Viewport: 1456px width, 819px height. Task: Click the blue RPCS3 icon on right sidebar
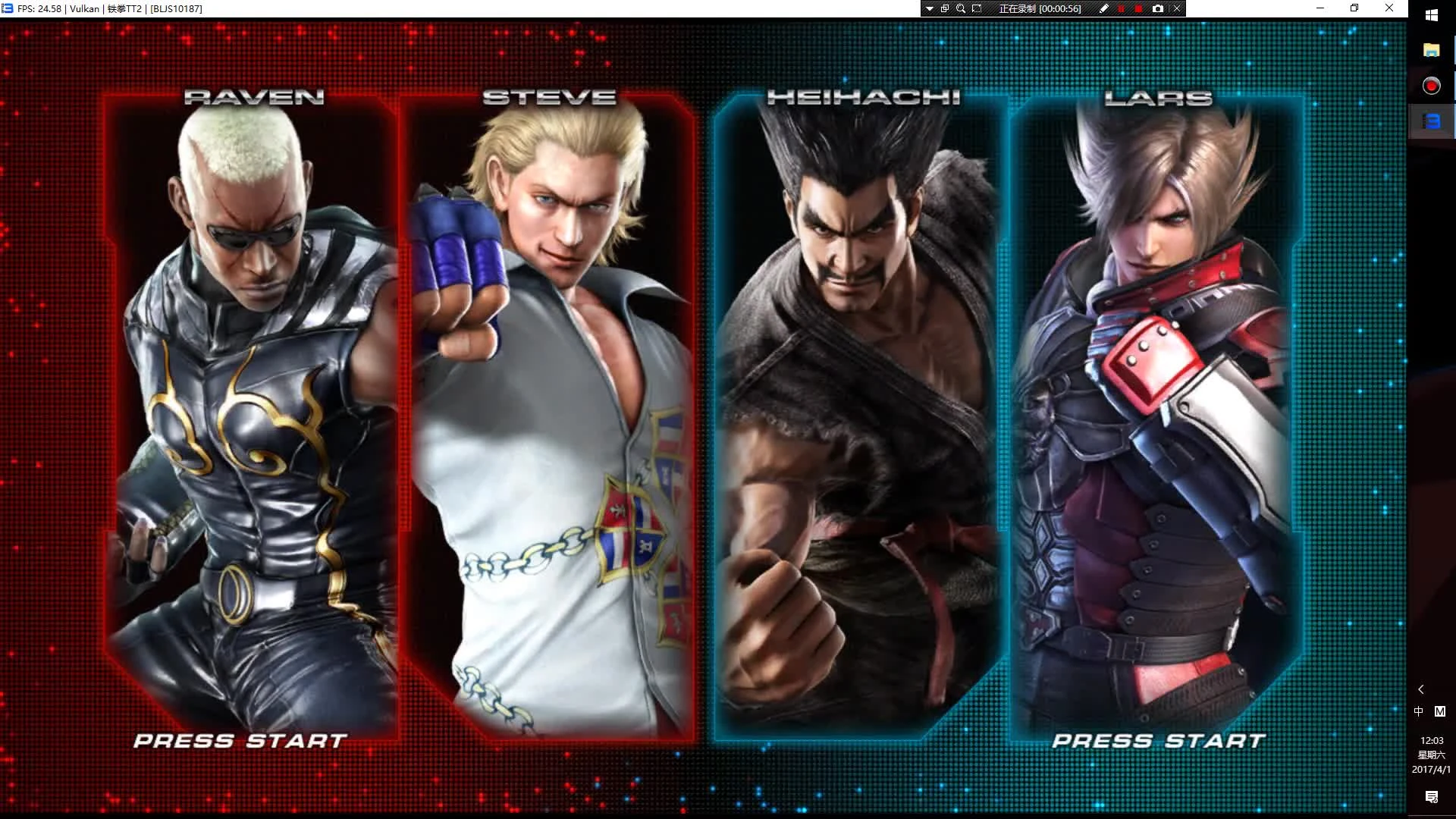click(1431, 121)
